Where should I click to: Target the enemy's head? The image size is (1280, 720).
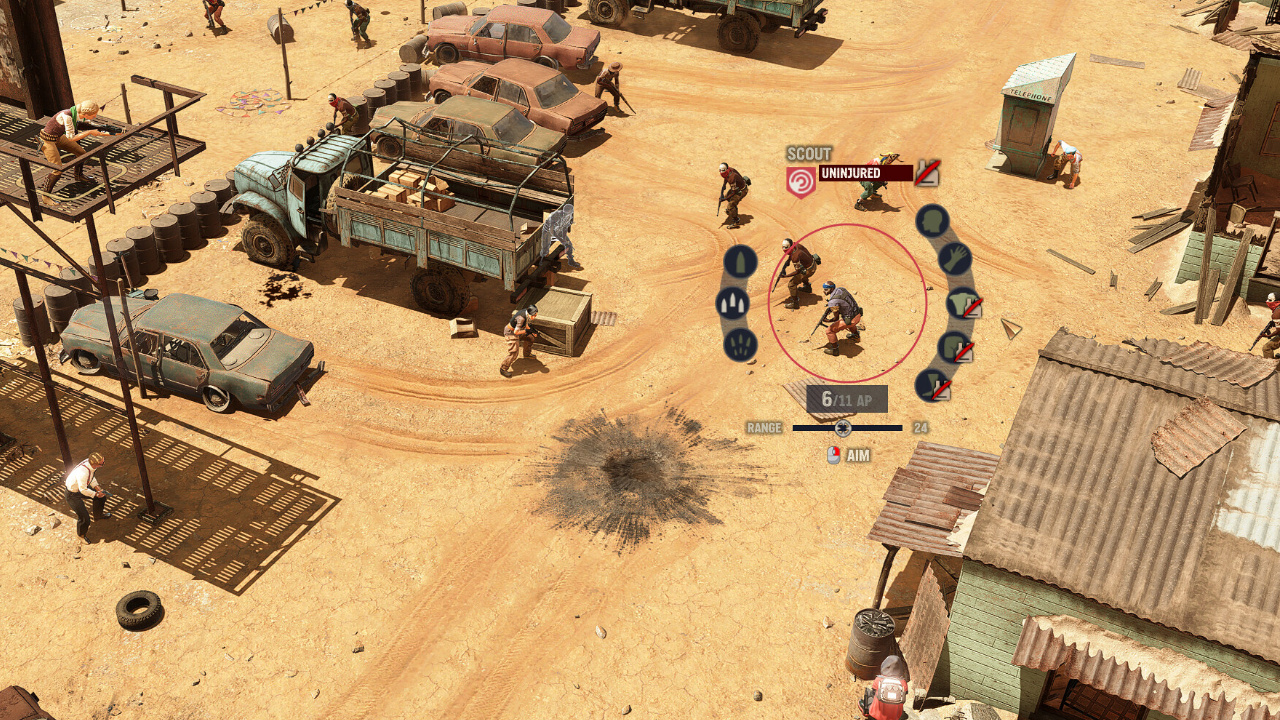coord(932,221)
